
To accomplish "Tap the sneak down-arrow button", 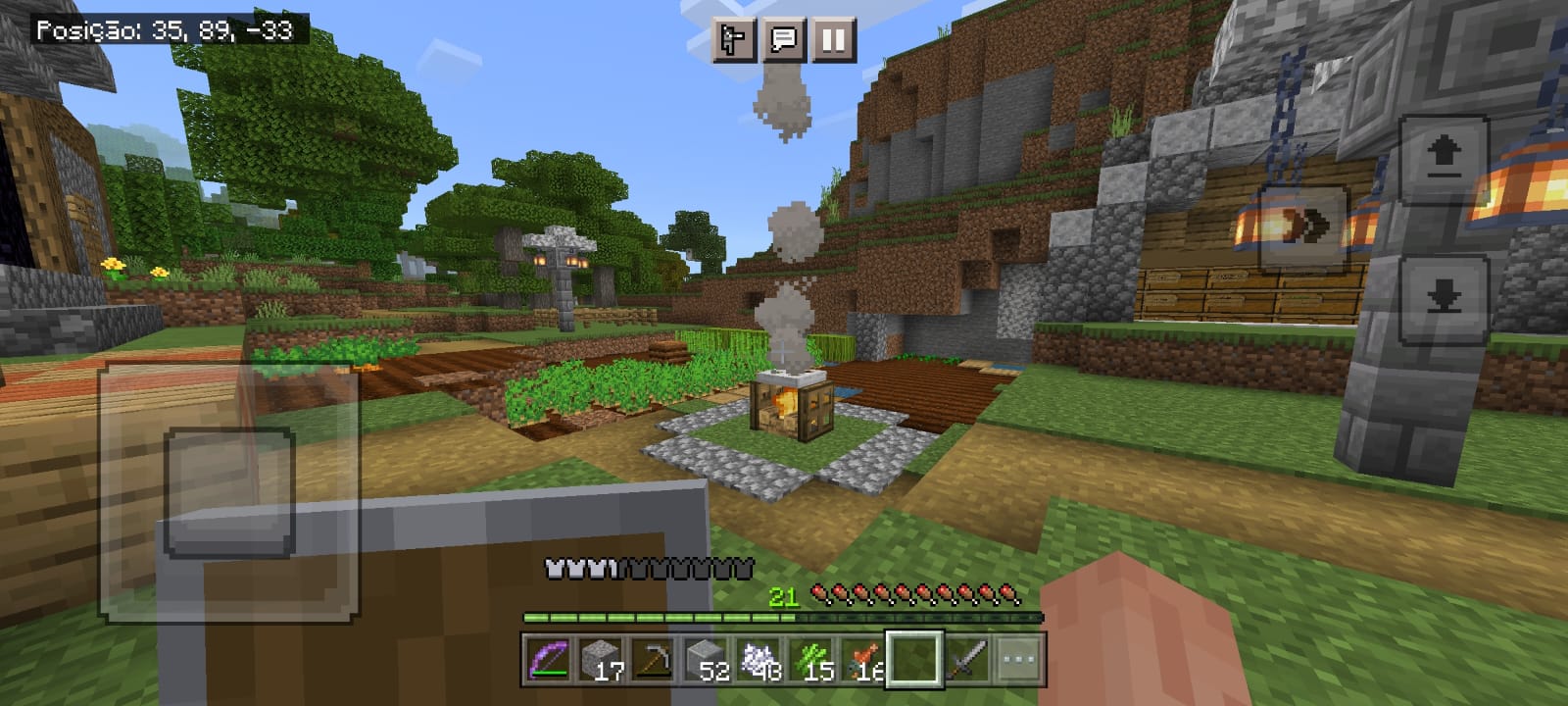I will [1444, 299].
